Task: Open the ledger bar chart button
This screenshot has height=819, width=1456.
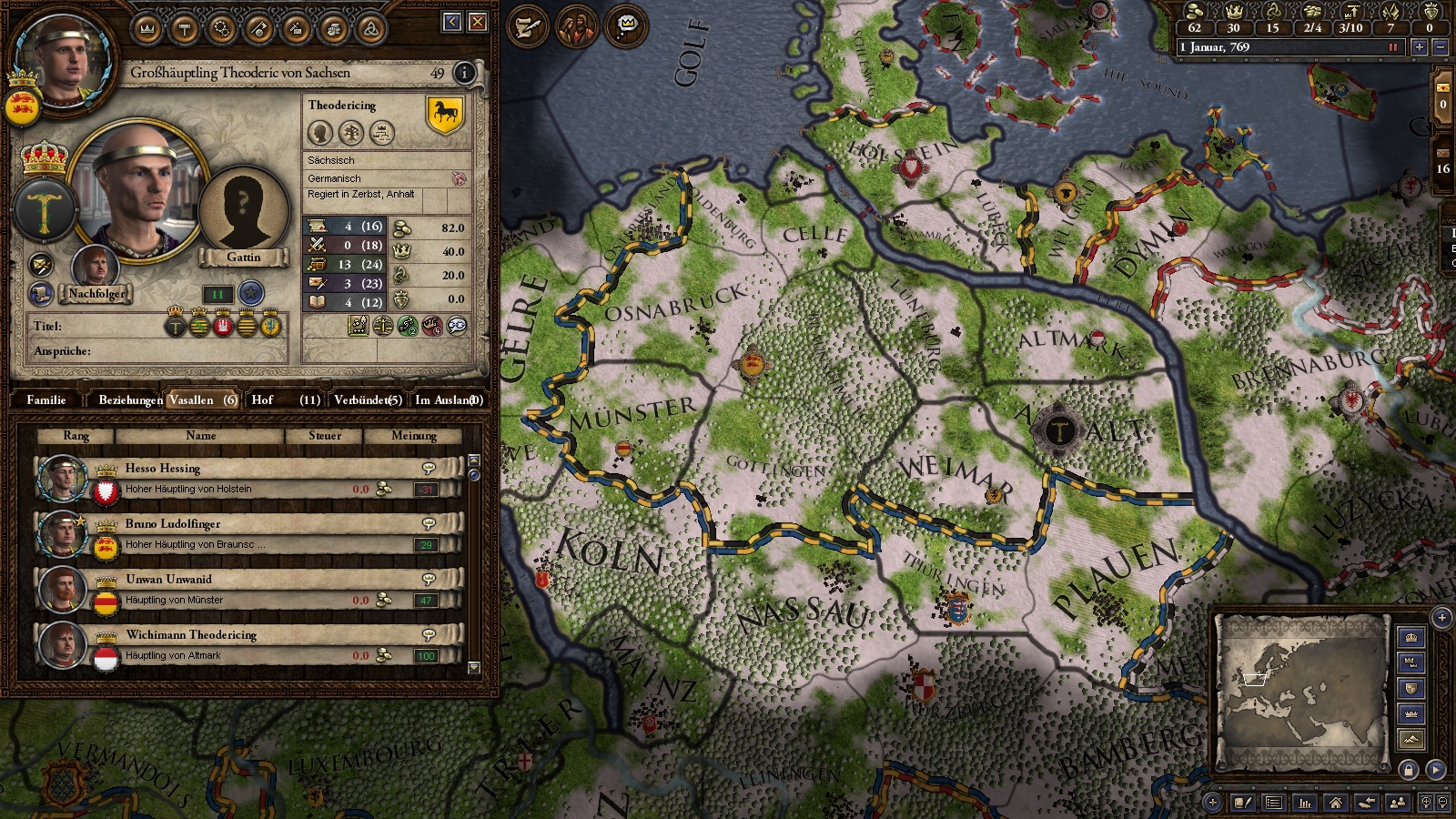Action: [1305, 802]
